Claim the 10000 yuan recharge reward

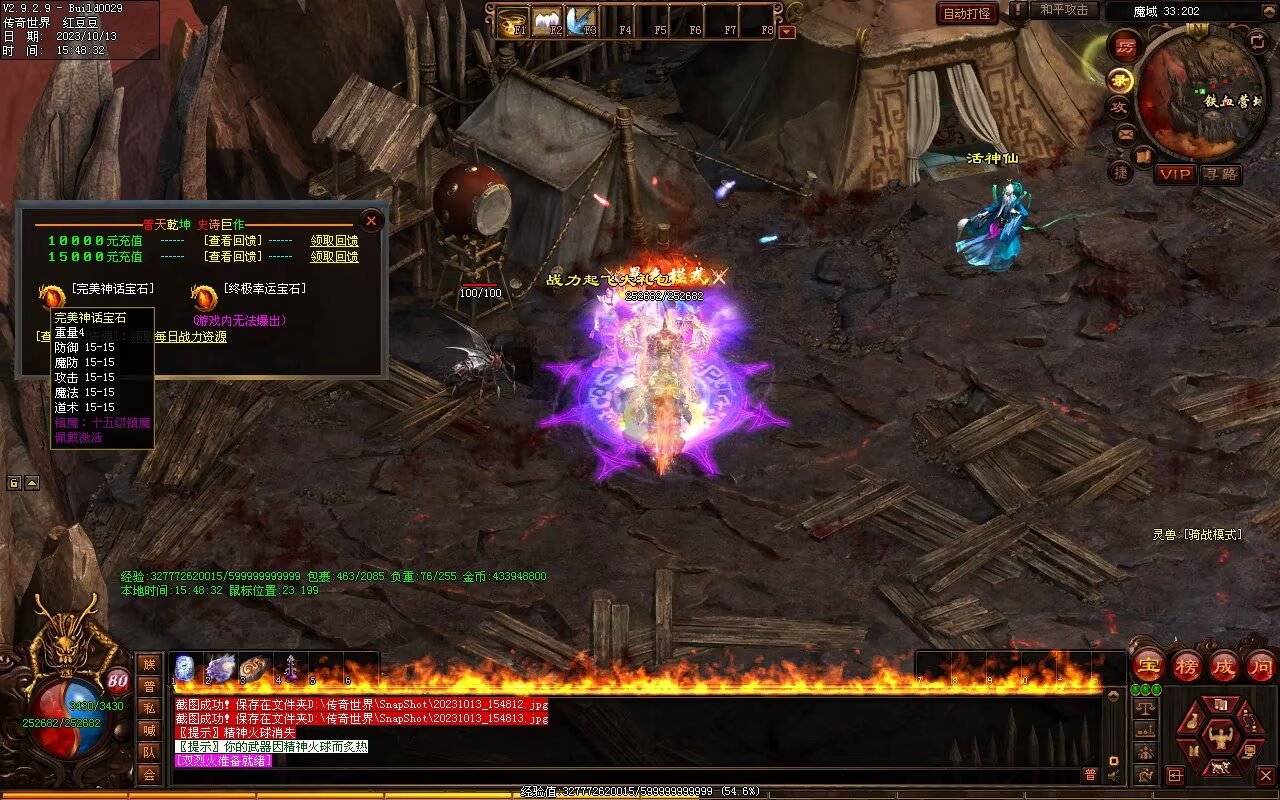[x=334, y=241]
